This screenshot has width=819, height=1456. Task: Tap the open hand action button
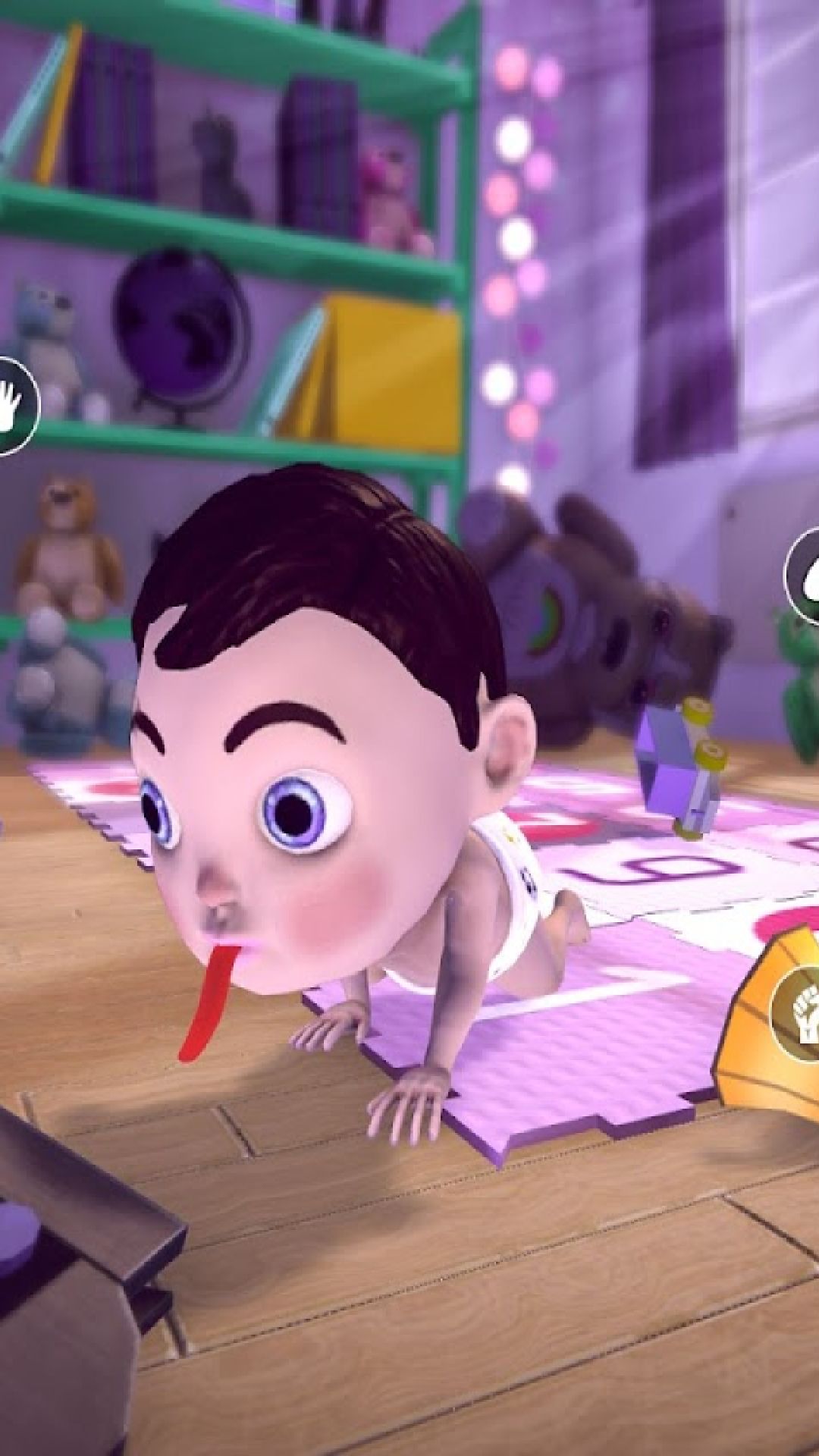14,406
